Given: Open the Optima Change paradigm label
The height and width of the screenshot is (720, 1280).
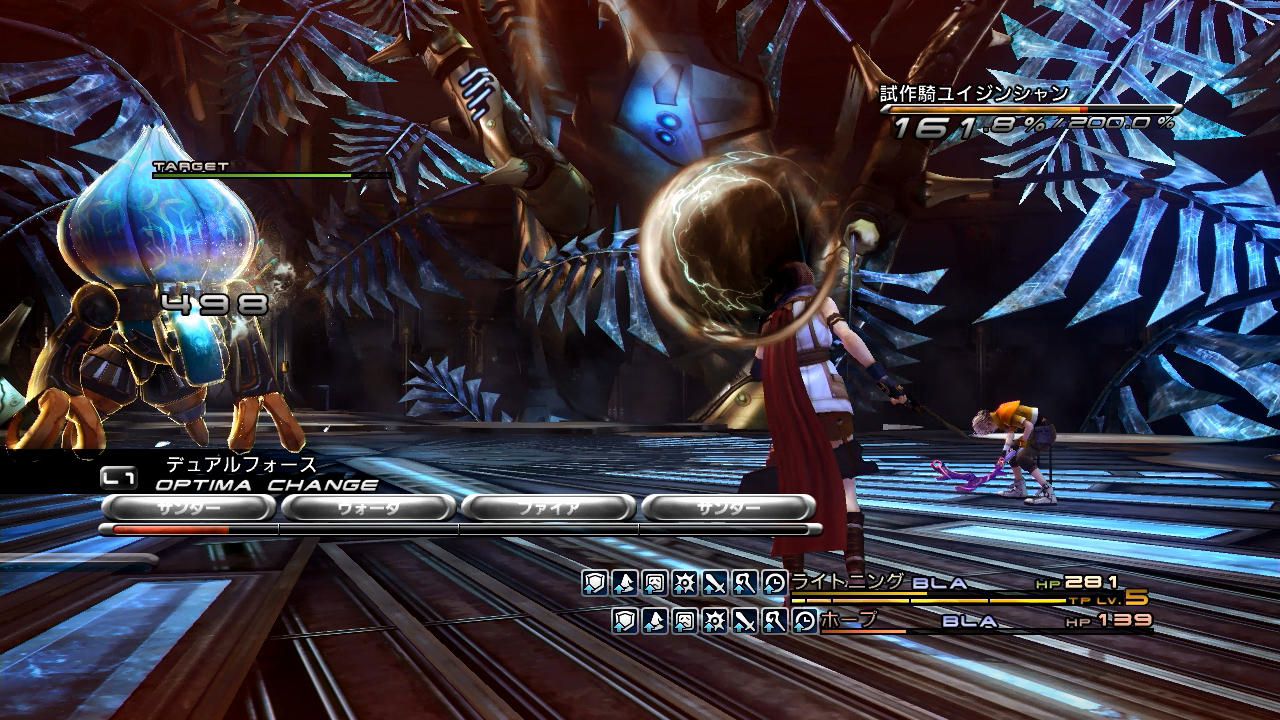Looking at the screenshot, I should tap(266, 485).
